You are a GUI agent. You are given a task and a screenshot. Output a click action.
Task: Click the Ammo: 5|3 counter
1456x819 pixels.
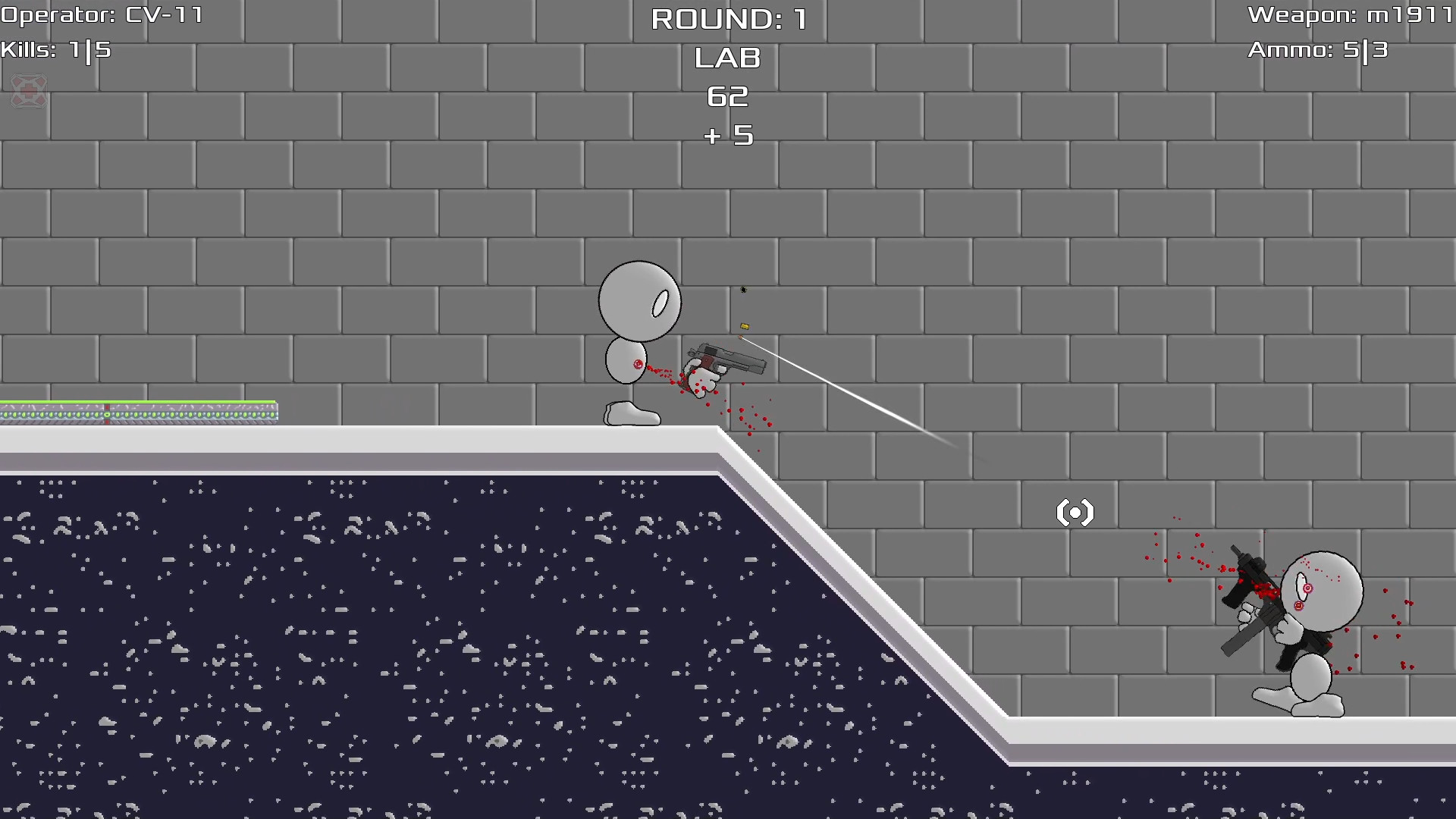pos(1317,51)
